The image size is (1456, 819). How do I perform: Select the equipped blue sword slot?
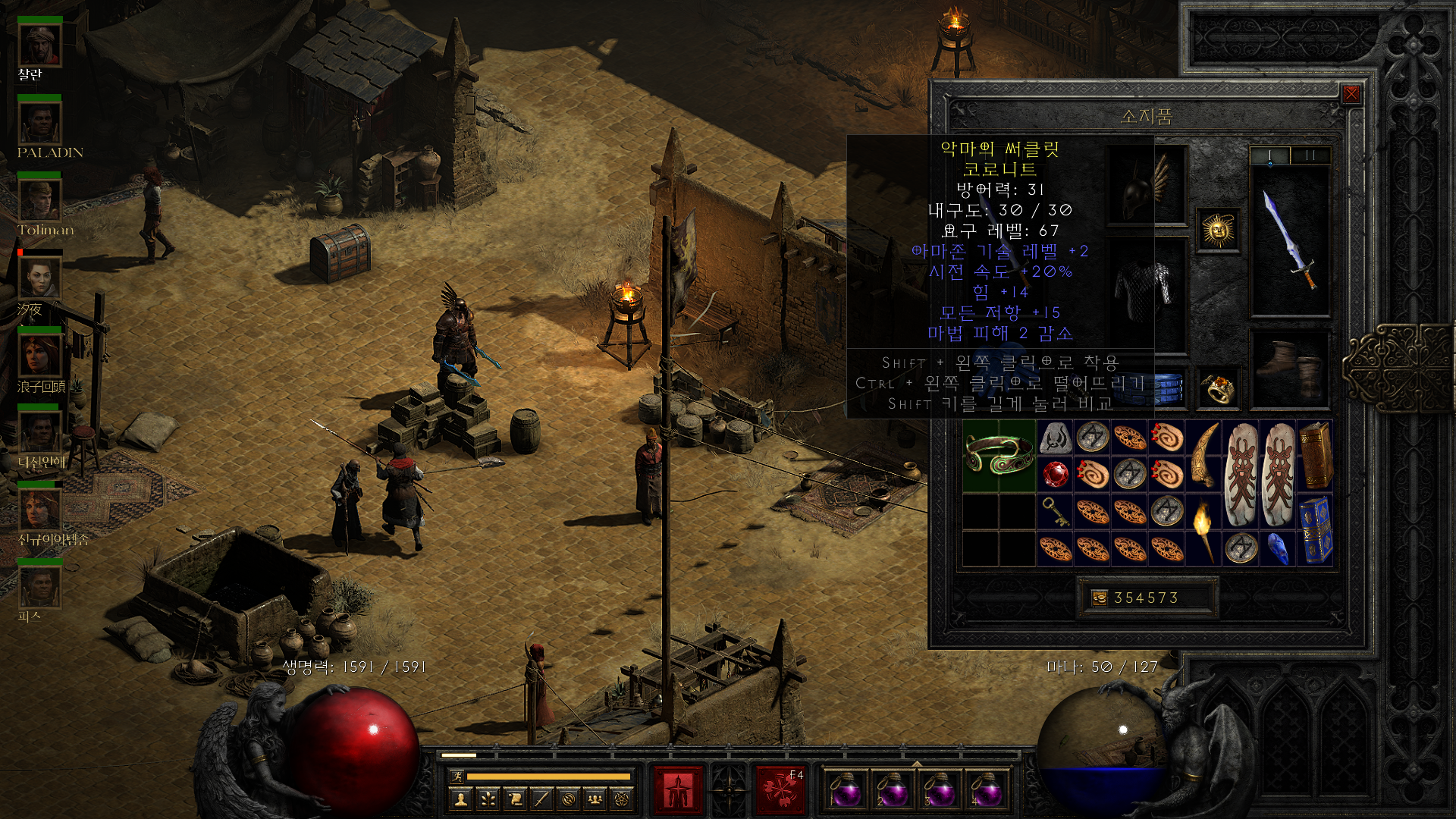point(1290,240)
